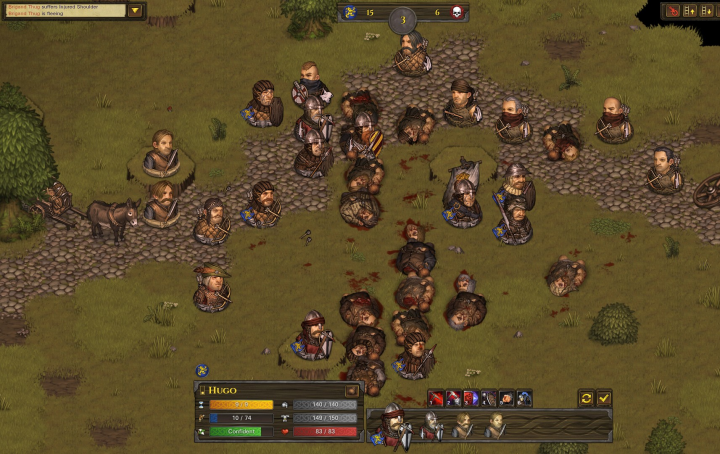Expand the combat log with the arrow button

point(136,11)
